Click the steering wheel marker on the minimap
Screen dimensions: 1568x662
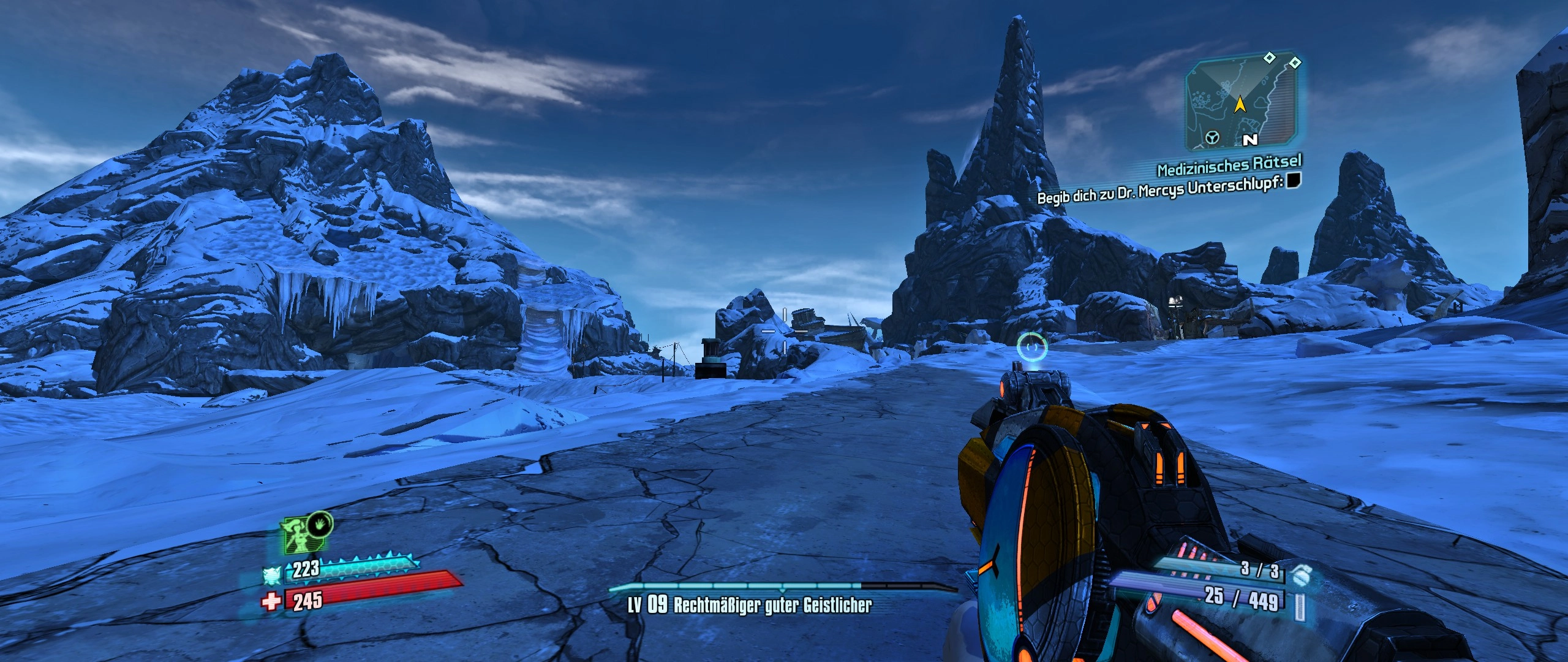(x=1212, y=138)
